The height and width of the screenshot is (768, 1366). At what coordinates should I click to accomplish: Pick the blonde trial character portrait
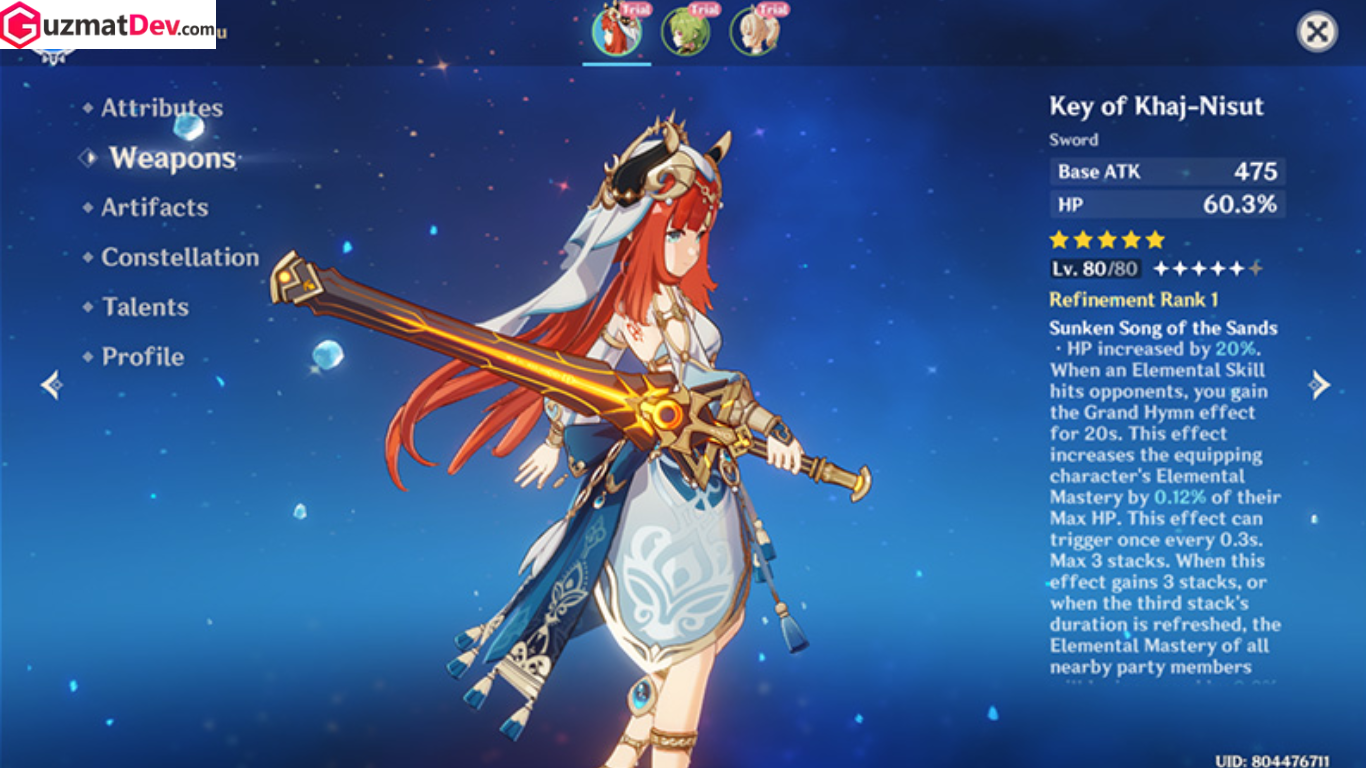[x=754, y=31]
